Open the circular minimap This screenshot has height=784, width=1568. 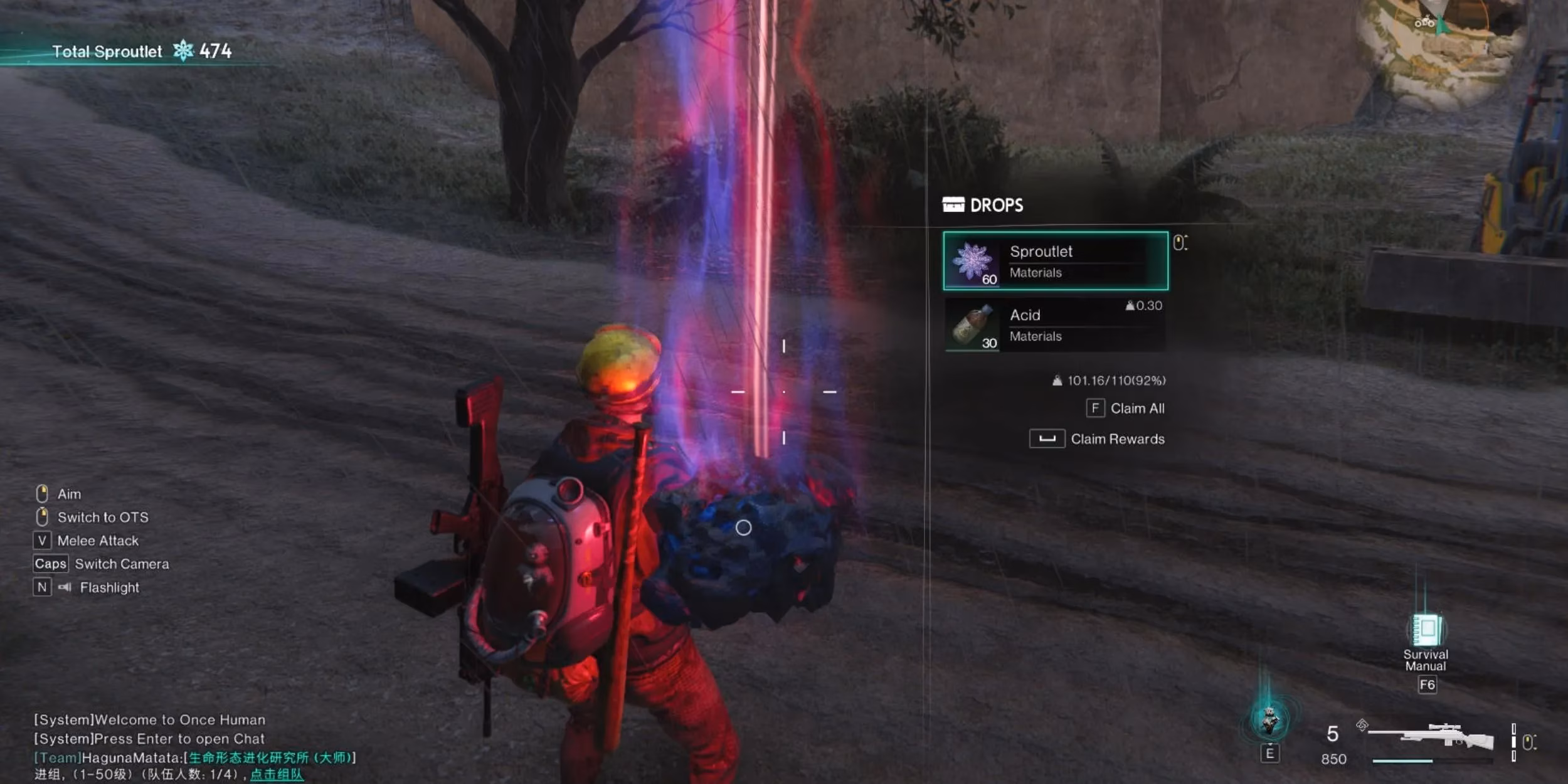pos(1443,44)
